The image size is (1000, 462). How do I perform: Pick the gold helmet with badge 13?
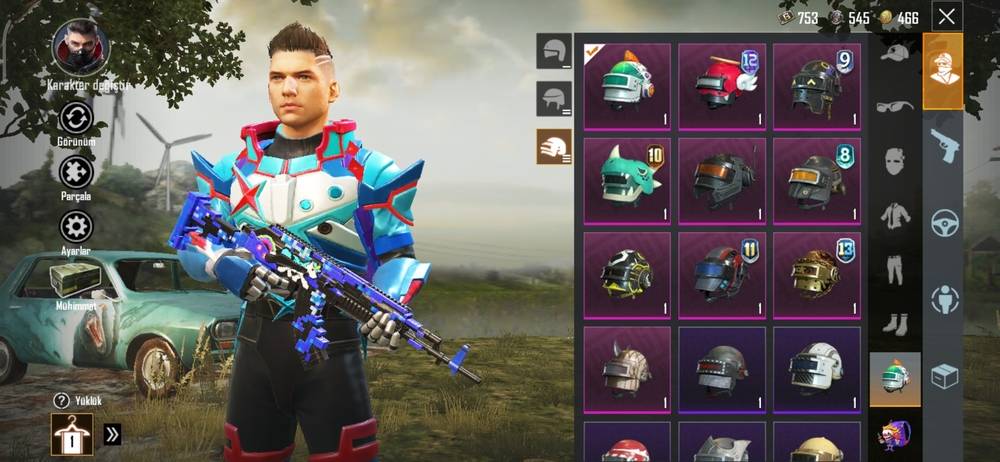pos(816,274)
